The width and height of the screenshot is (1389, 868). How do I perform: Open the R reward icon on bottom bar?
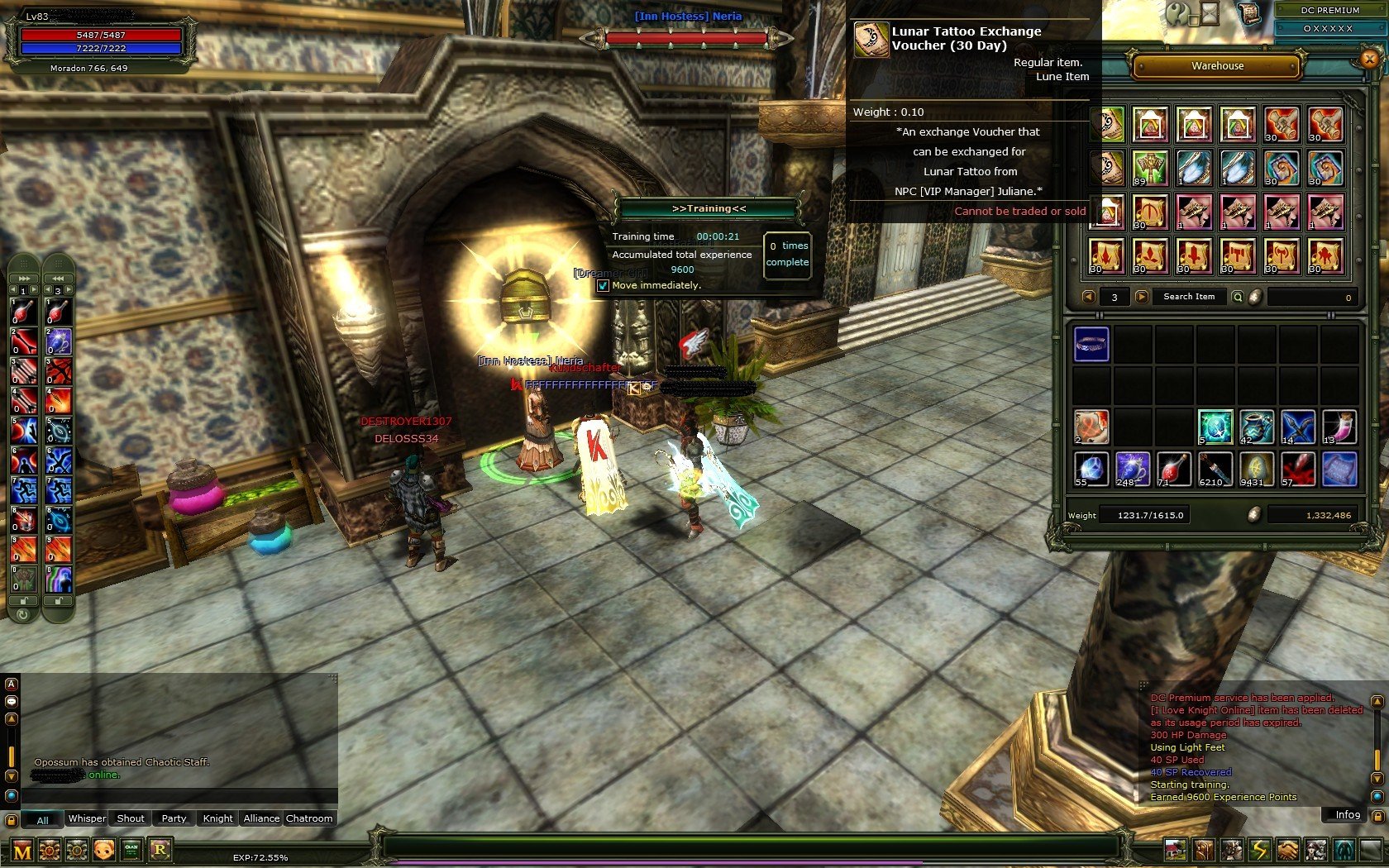161,848
